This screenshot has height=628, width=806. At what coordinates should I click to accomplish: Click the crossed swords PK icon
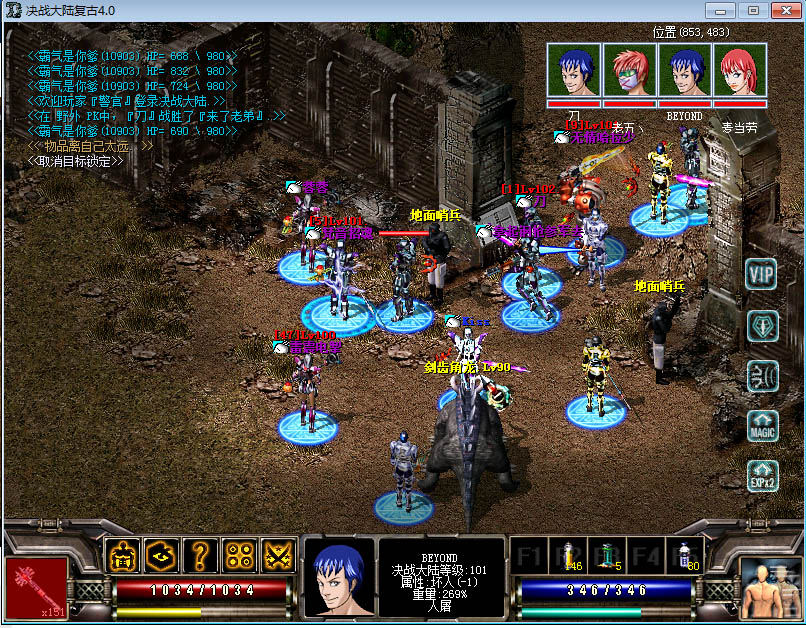pyautogui.click(x=278, y=556)
